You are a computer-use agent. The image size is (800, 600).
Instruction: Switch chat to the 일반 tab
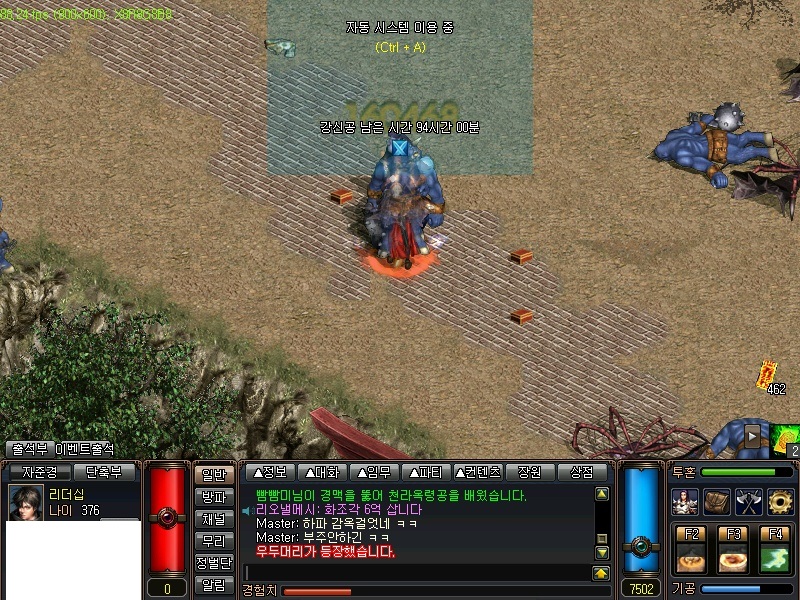213,475
